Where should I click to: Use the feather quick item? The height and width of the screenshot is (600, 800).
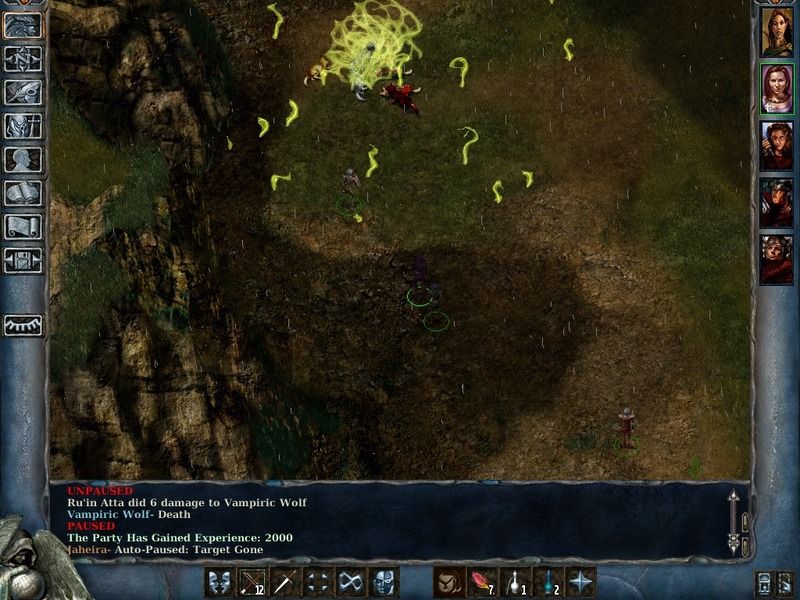(481, 581)
